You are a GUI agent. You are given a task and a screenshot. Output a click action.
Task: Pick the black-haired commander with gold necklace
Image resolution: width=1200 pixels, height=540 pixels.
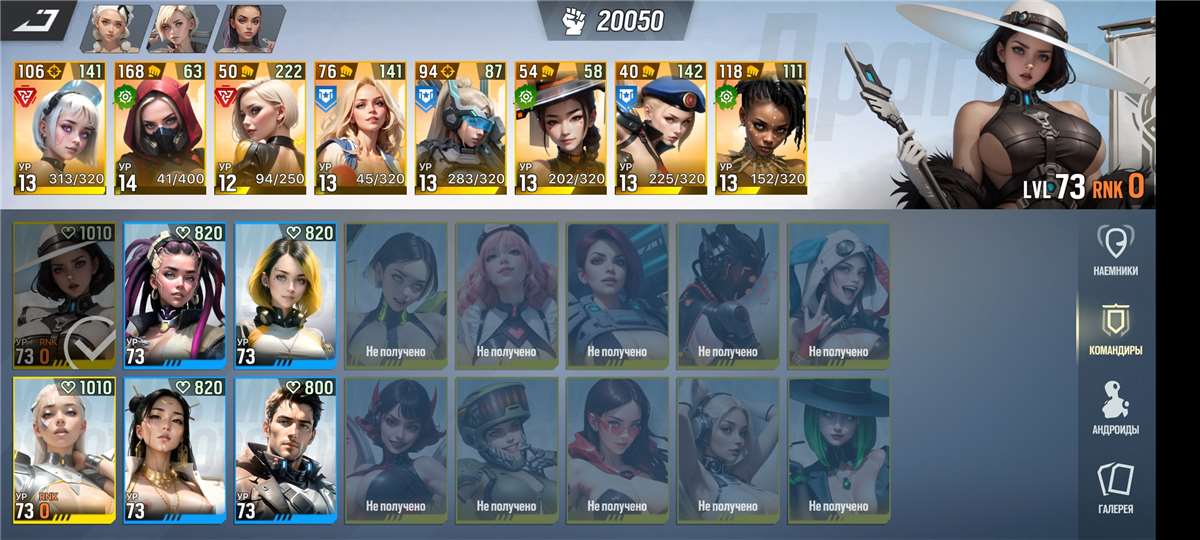coord(175,450)
